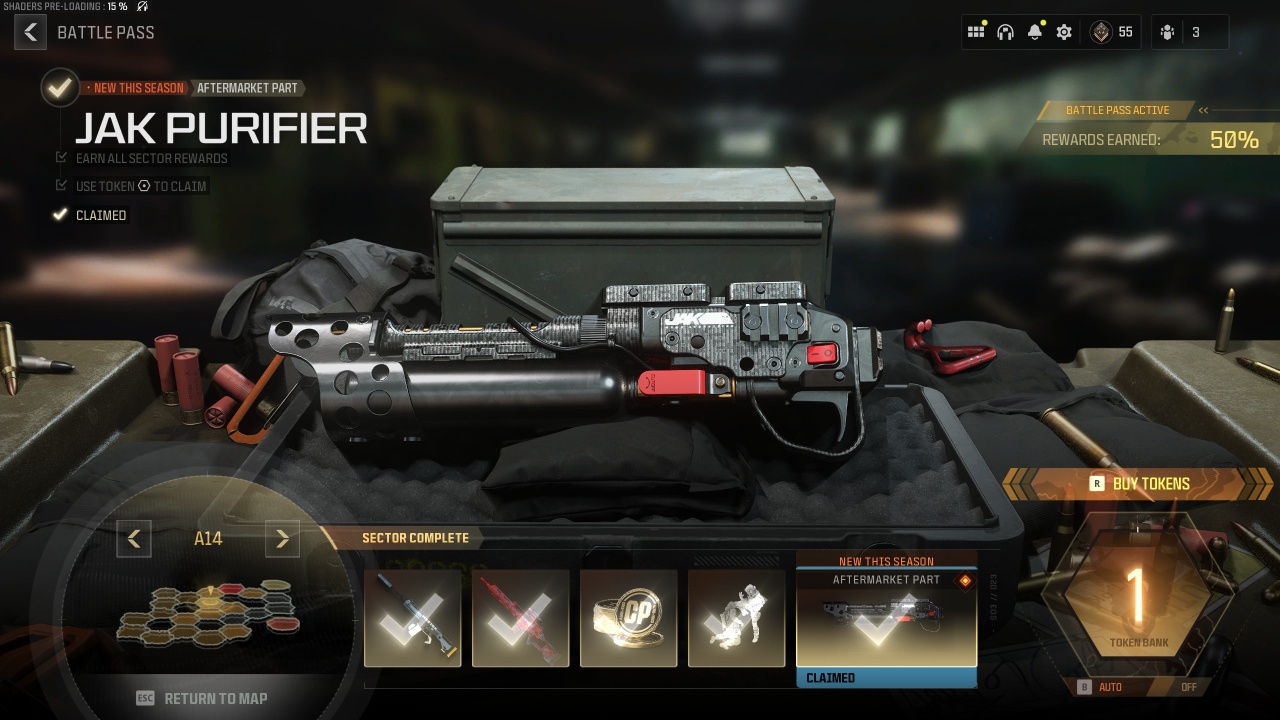Open the settings gear icon
Viewport: 1280px width, 720px height.
(1063, 32)
